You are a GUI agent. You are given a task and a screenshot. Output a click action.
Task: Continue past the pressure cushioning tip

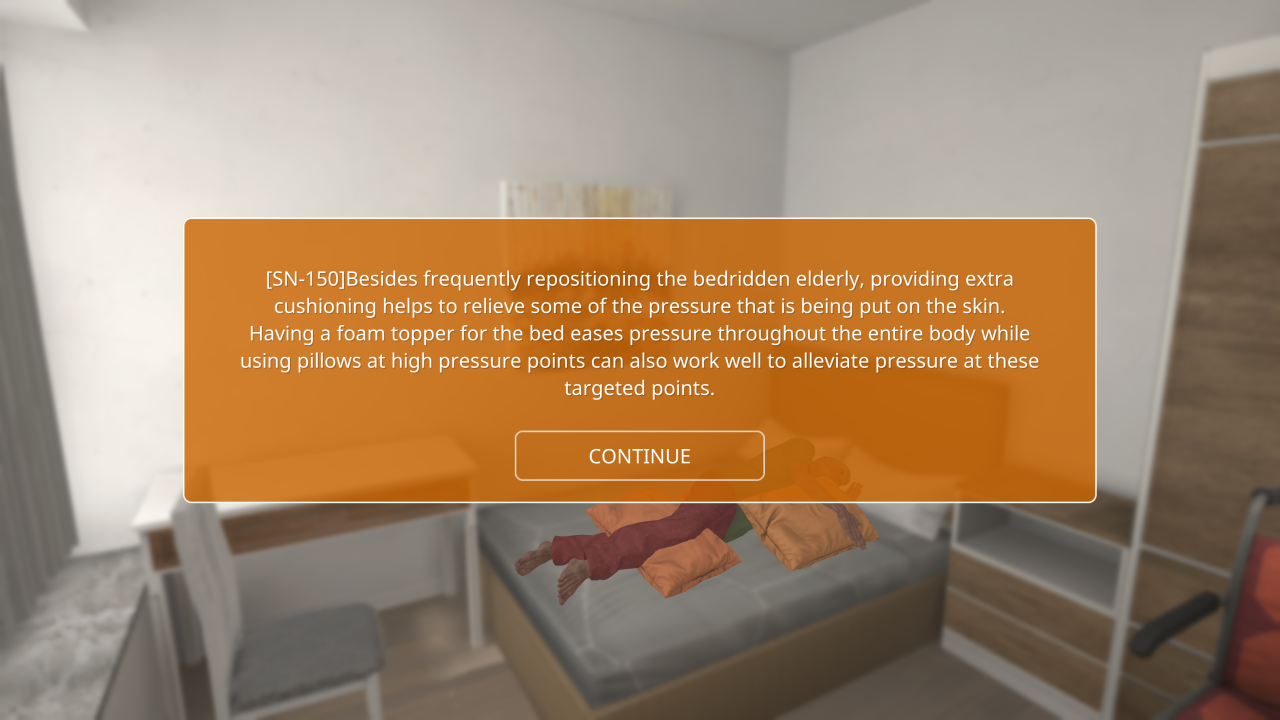[x=639, y=456]
